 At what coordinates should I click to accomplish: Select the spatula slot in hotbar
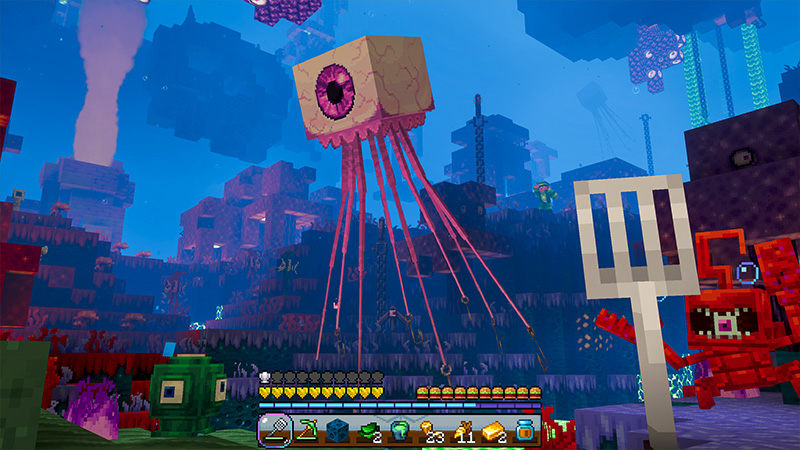coord(274,431)
